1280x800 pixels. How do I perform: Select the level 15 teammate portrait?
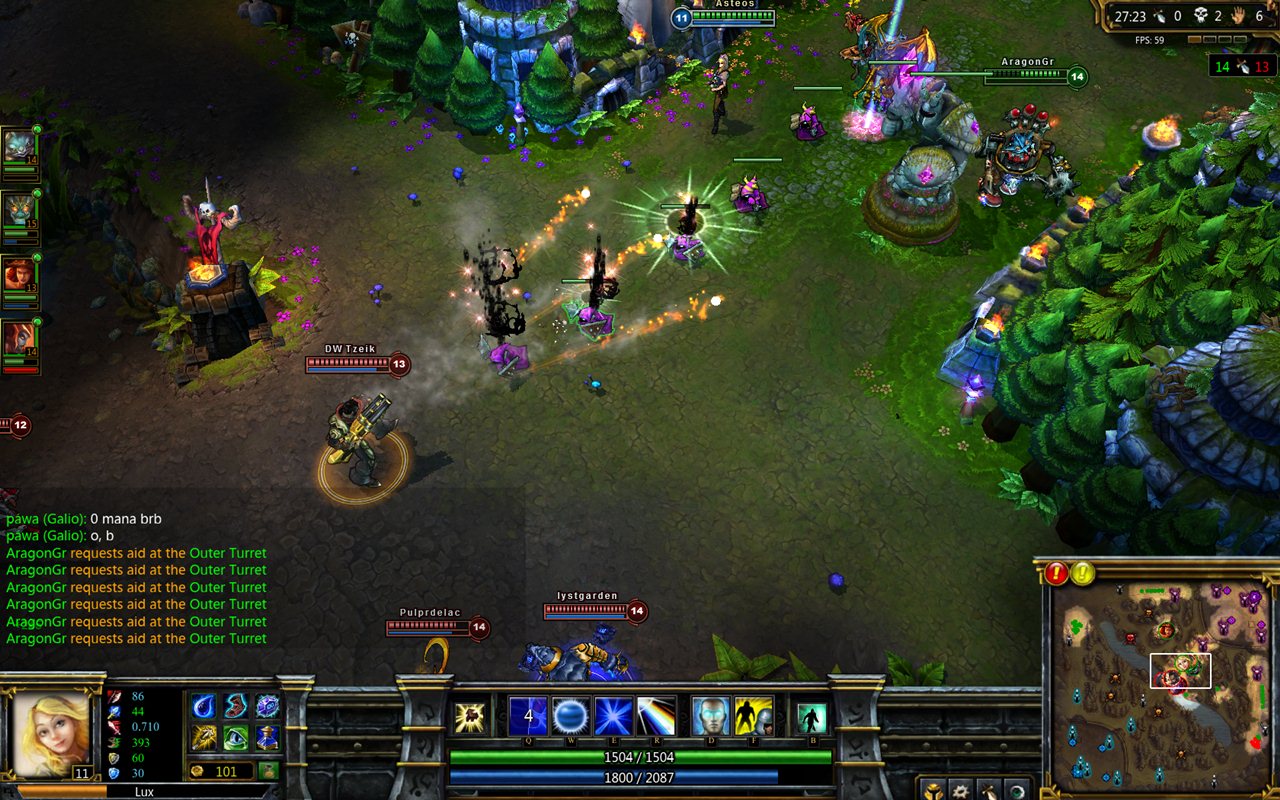coord(18,210)
